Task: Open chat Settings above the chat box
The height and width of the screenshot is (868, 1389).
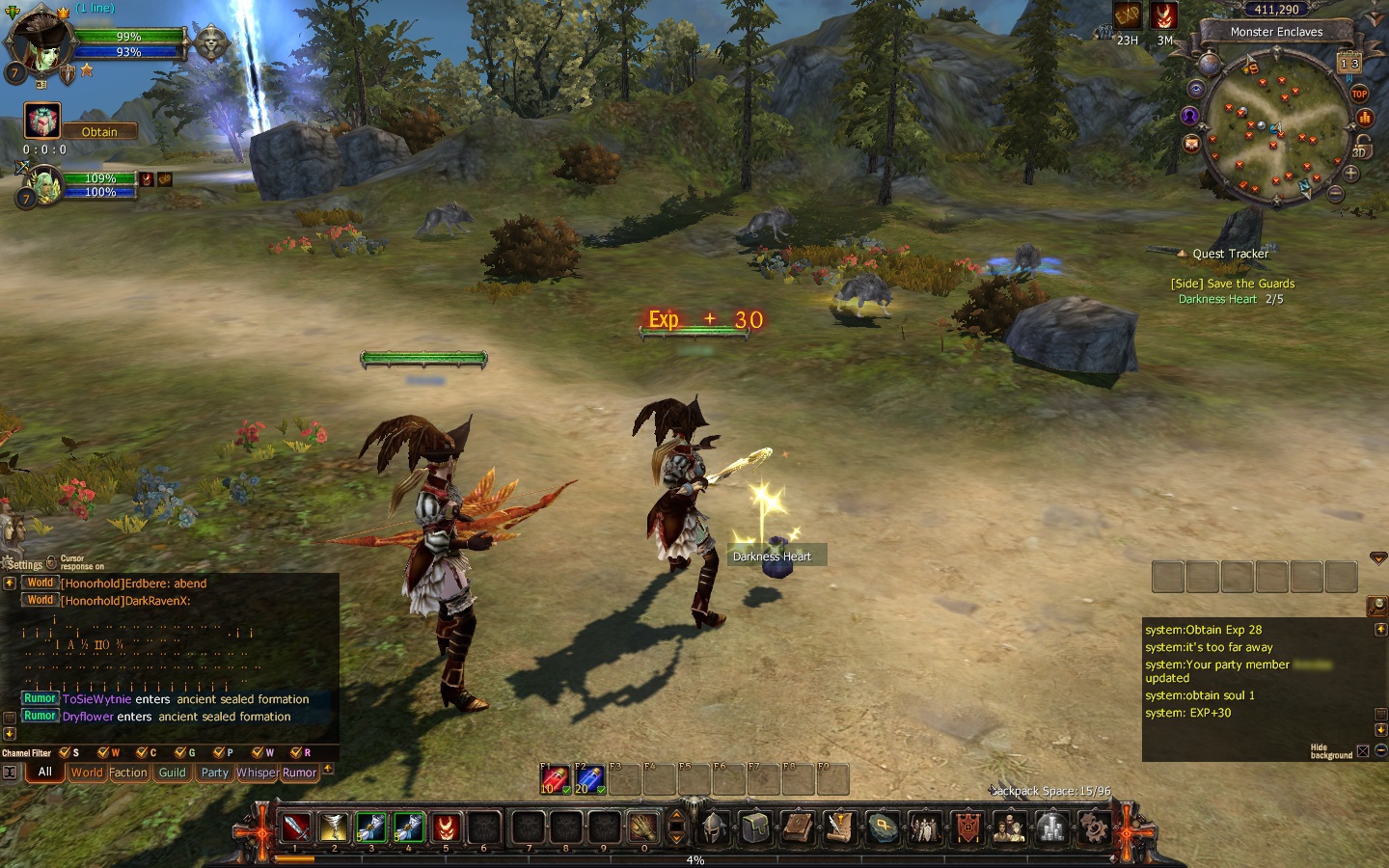Action: 23,564
